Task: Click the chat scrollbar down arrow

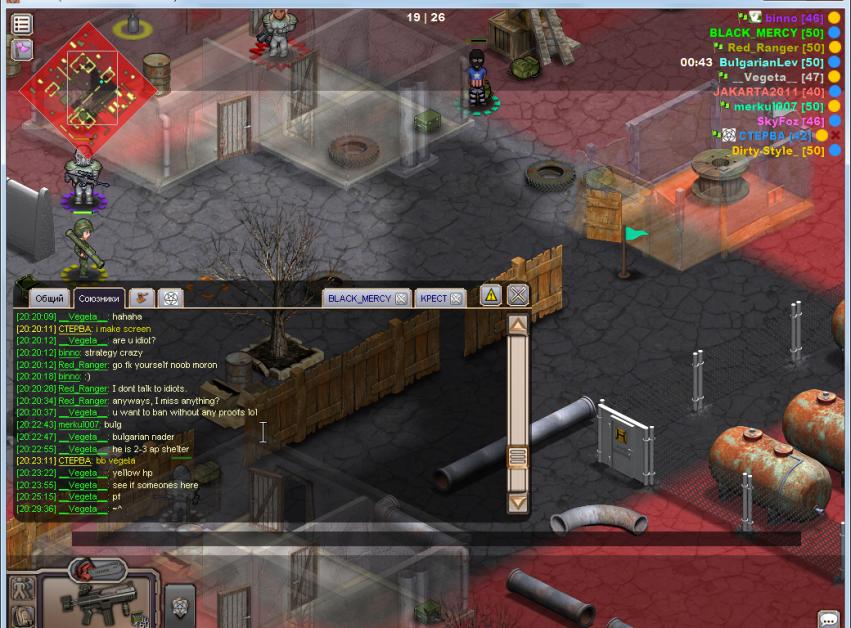Action: 517,502
